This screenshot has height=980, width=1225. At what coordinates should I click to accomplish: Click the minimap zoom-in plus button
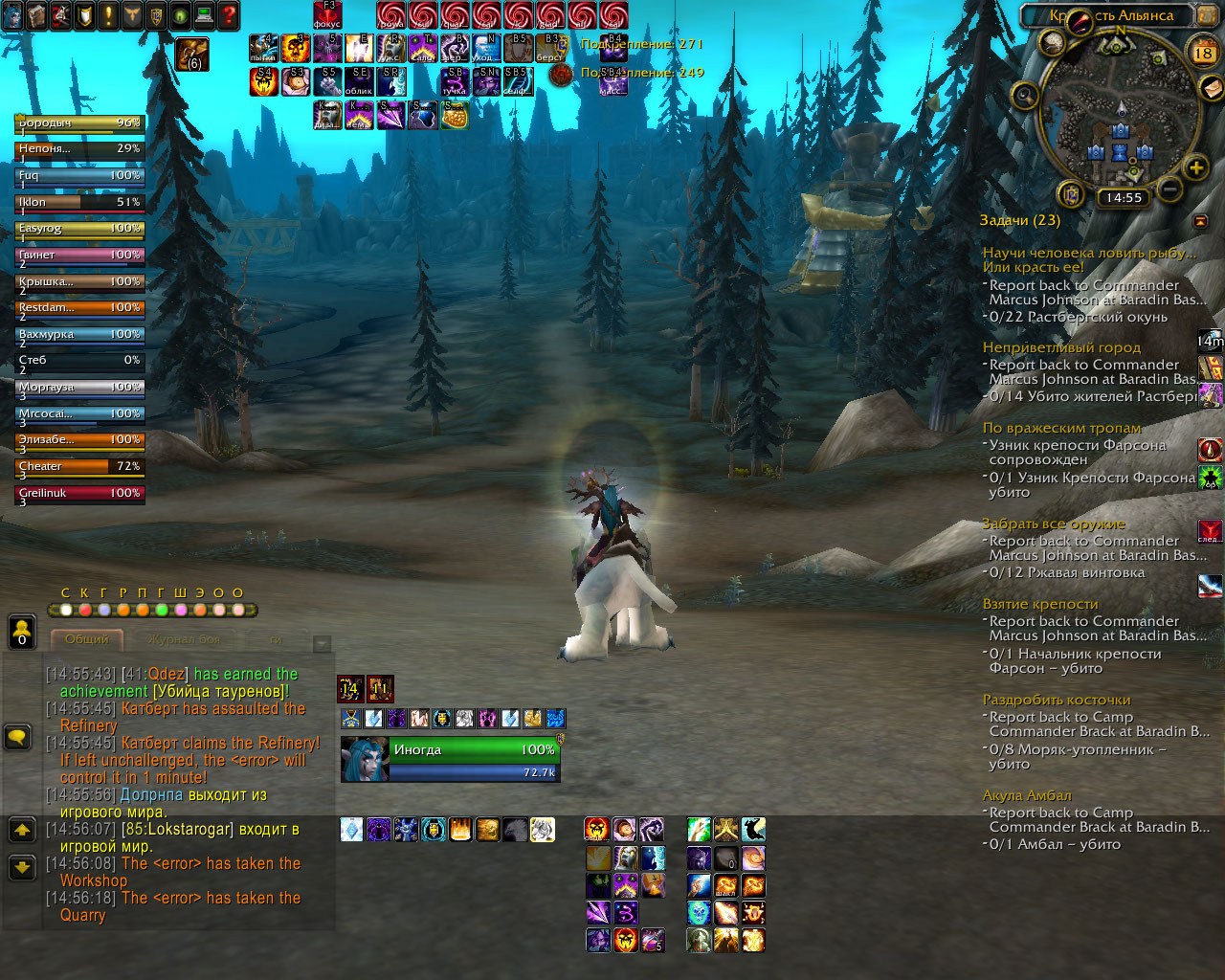tap(1195, 168)
